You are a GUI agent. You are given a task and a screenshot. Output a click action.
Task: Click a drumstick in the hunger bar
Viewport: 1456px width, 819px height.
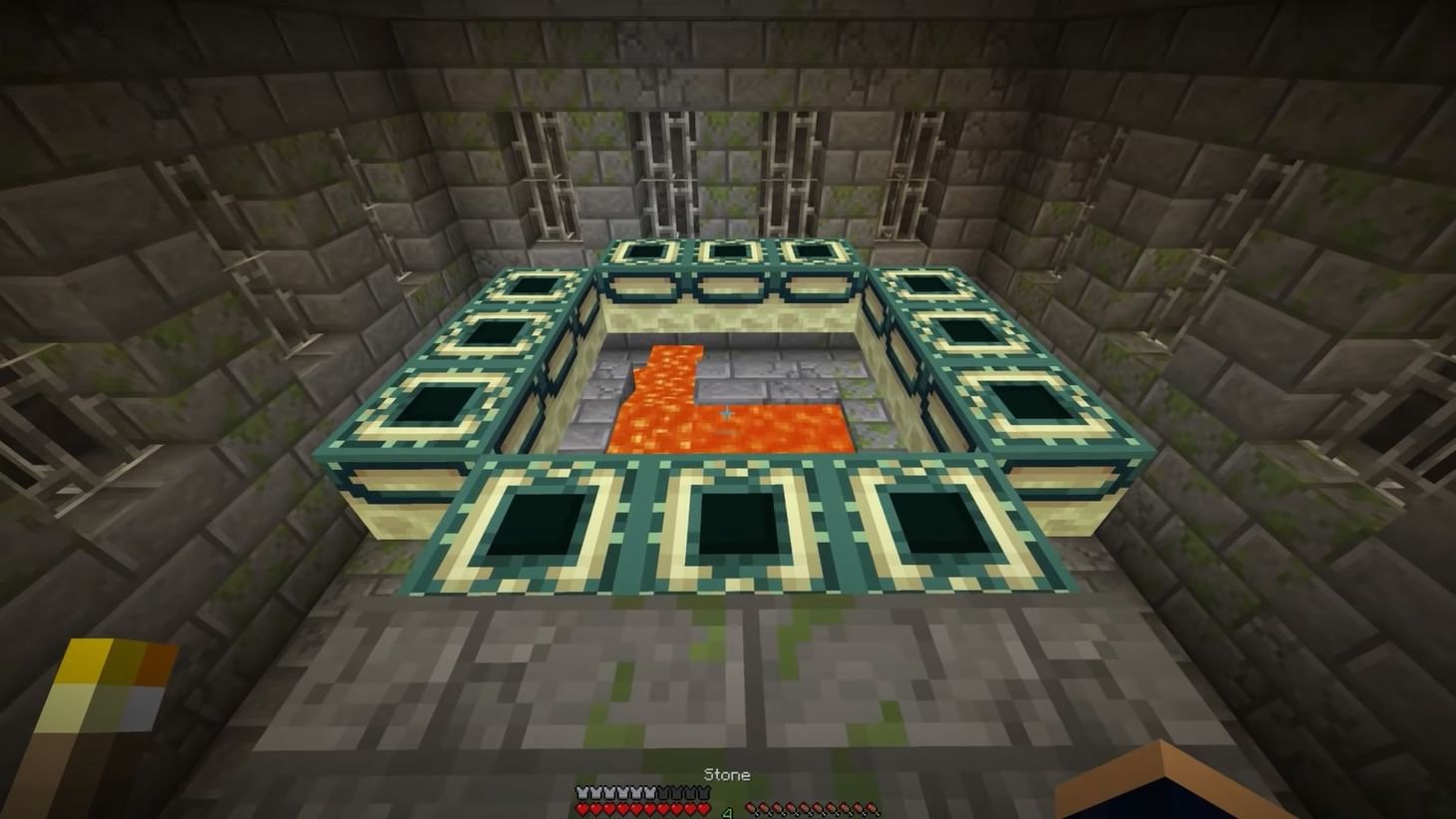(803, 808)
